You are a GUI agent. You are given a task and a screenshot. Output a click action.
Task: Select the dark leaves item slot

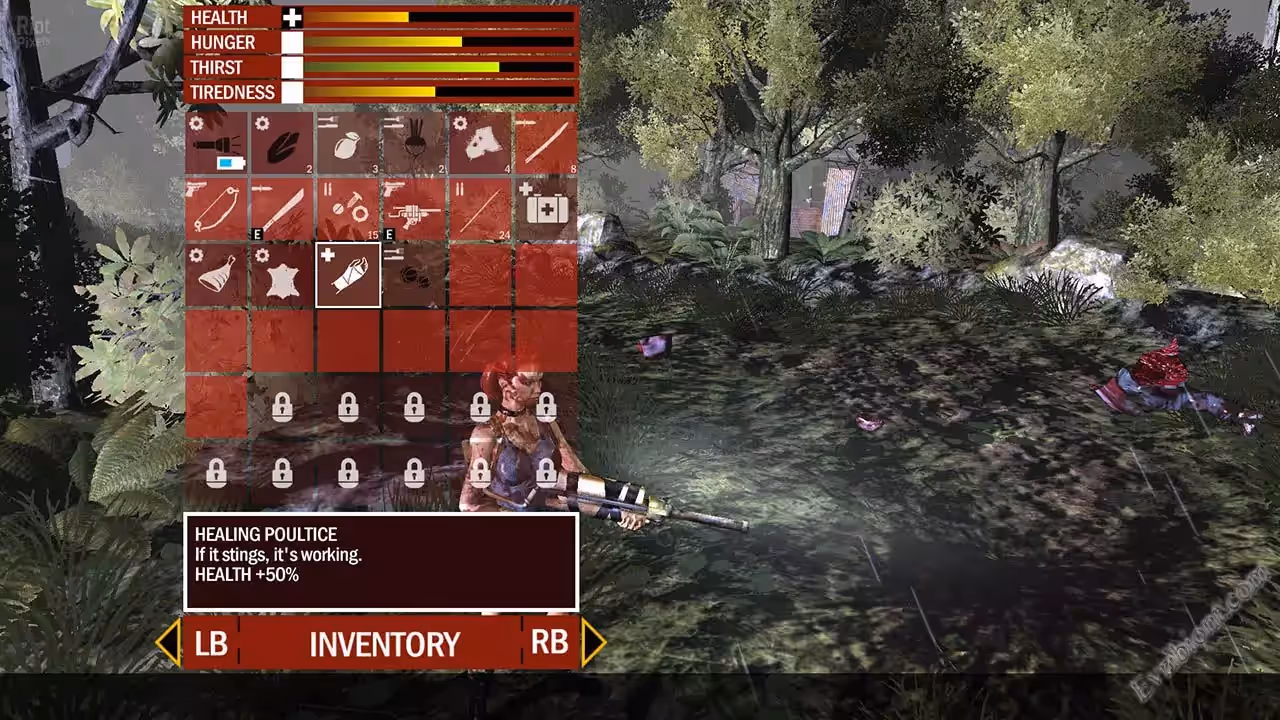click(282, 143)
